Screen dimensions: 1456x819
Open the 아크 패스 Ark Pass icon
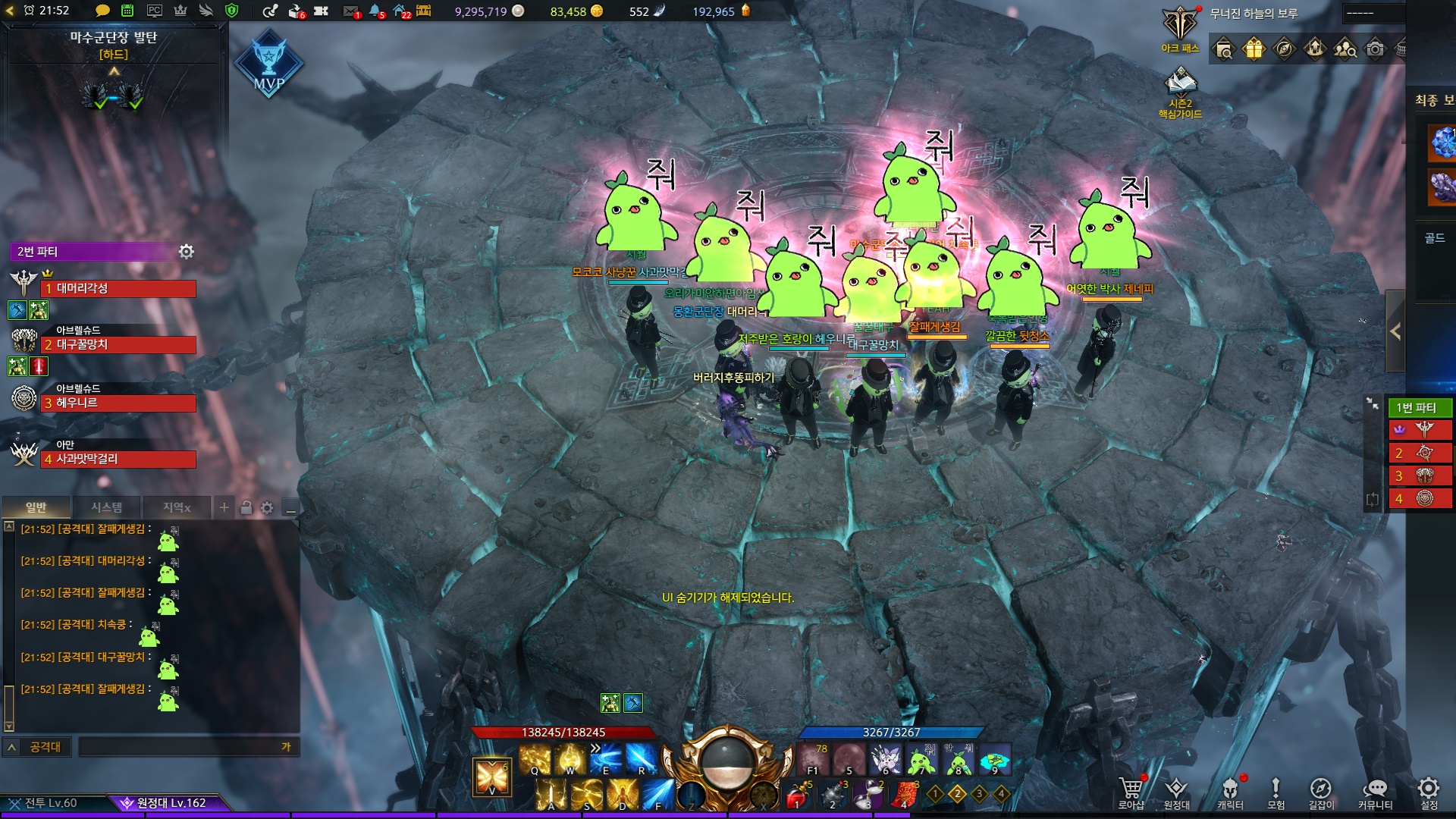pyautogui.click(x=1180, y=27)
